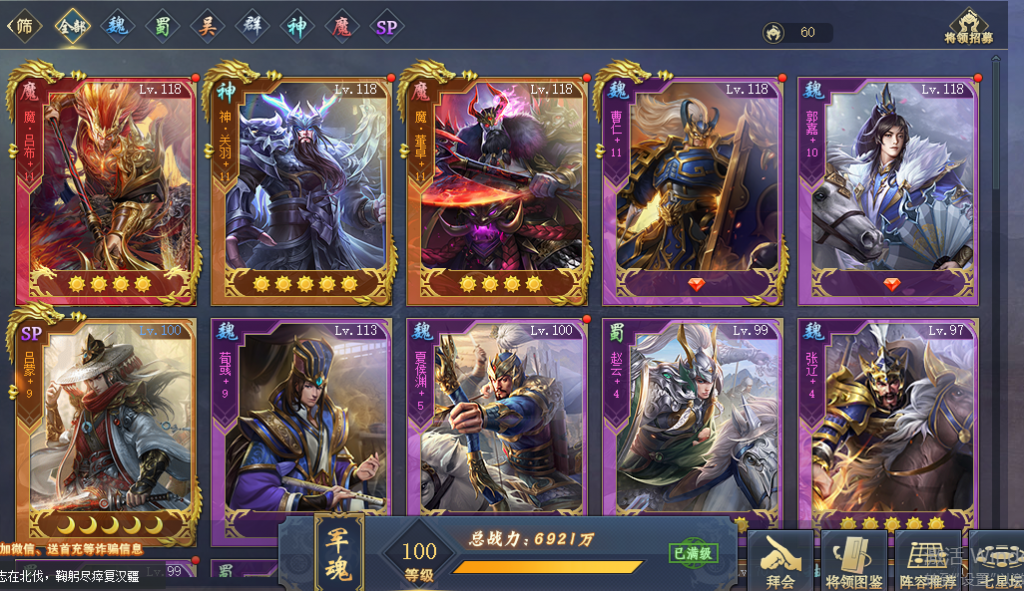Screen dimensions: 1024x591
Task: Select the 赵云 hero card
Action: [x=692, y=420]
